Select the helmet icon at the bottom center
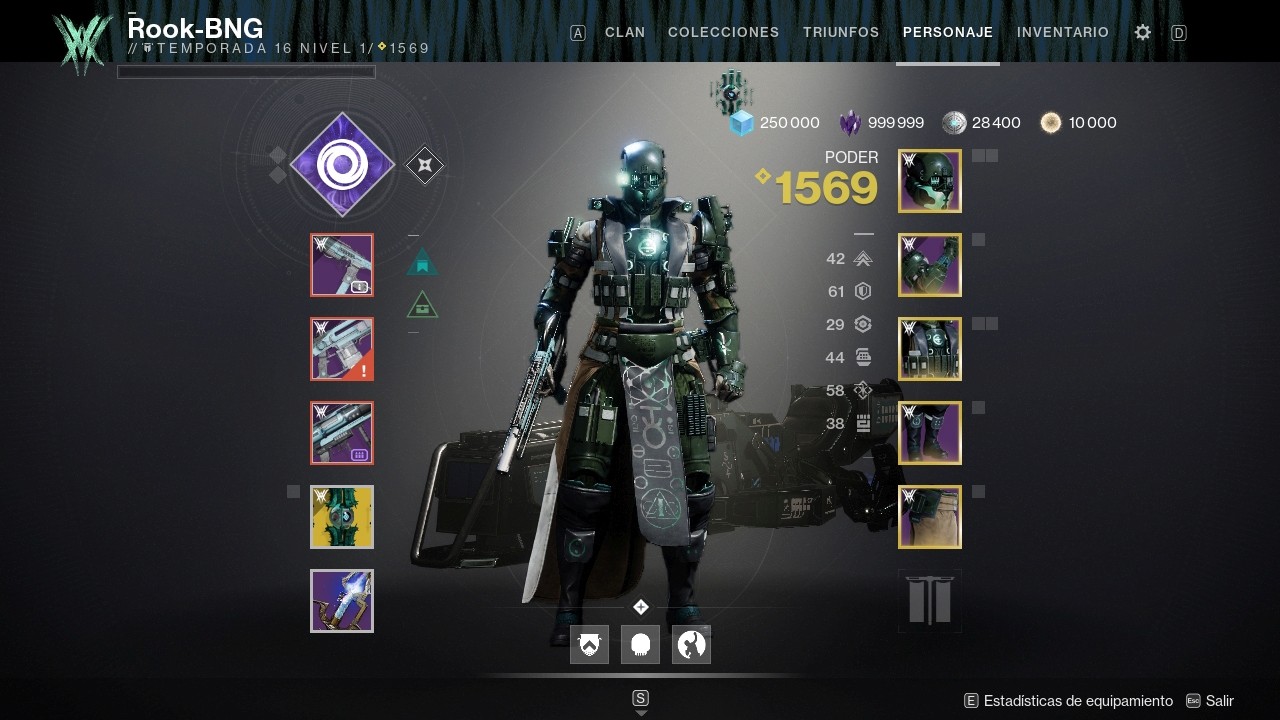Viewport: 1280px width, 720px height. click(x=640, y=645)
